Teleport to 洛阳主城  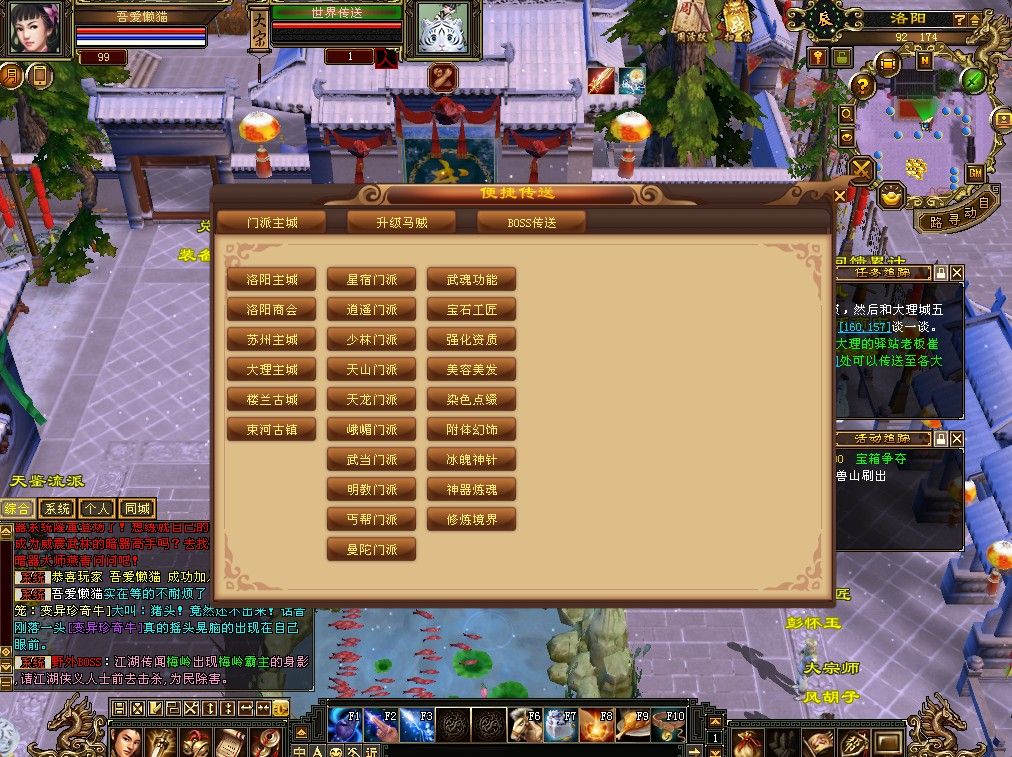(x=272, y=280)
